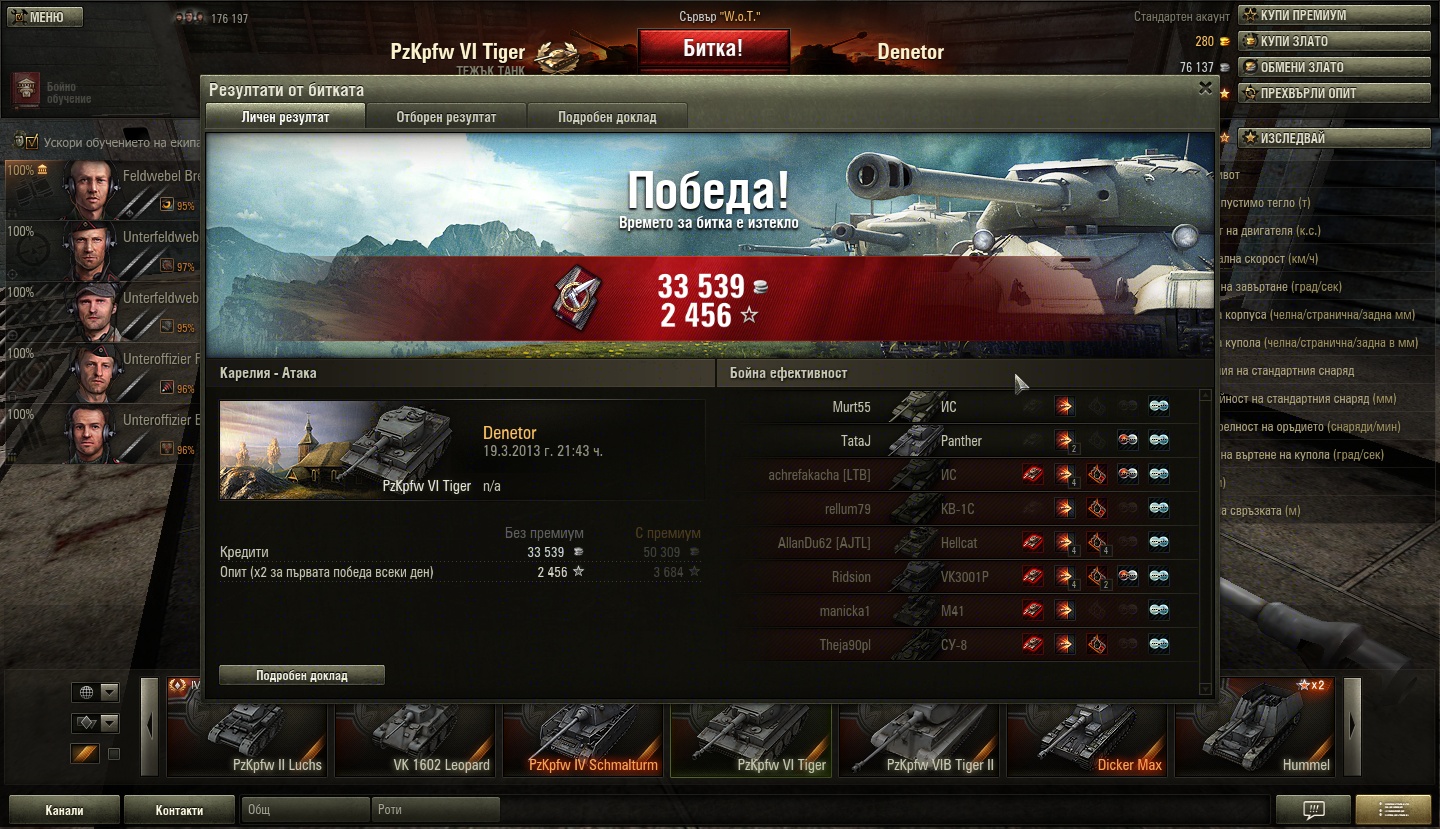The height and width of the screenshot is (829, 1440).
Task: Choose ОБМЕНИ ЗЛАТО exchange button
Action: pyautogui.click(x=1335, y=67)
